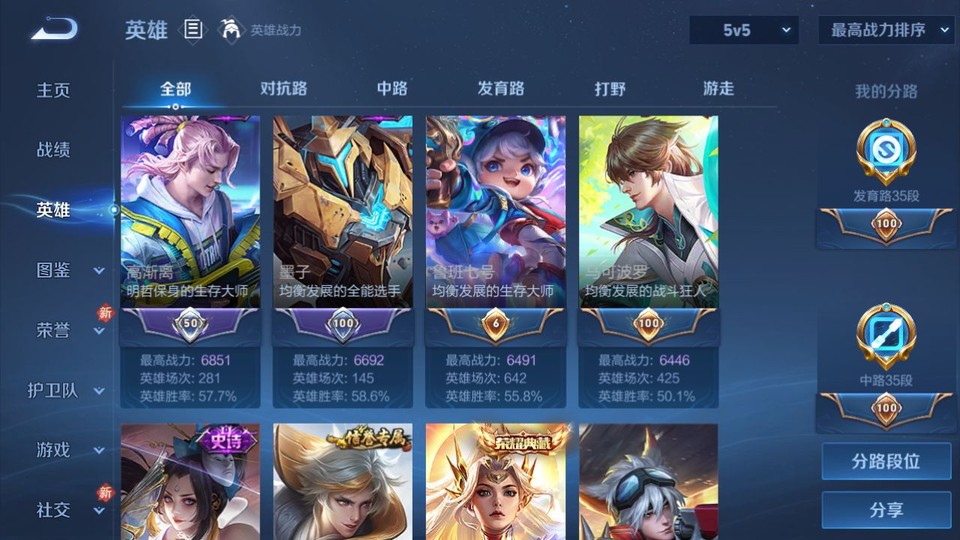Switch to the 中路 tab

392,88
